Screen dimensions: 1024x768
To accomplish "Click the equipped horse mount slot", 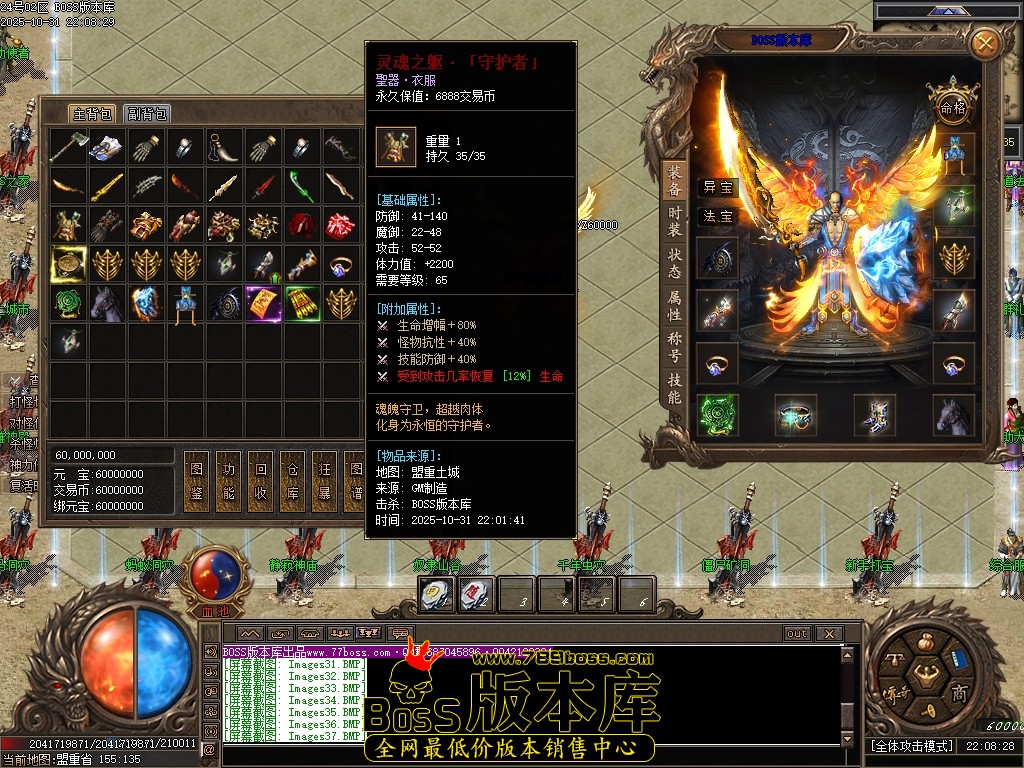I will pyautogui.click(x=954, y=414).
